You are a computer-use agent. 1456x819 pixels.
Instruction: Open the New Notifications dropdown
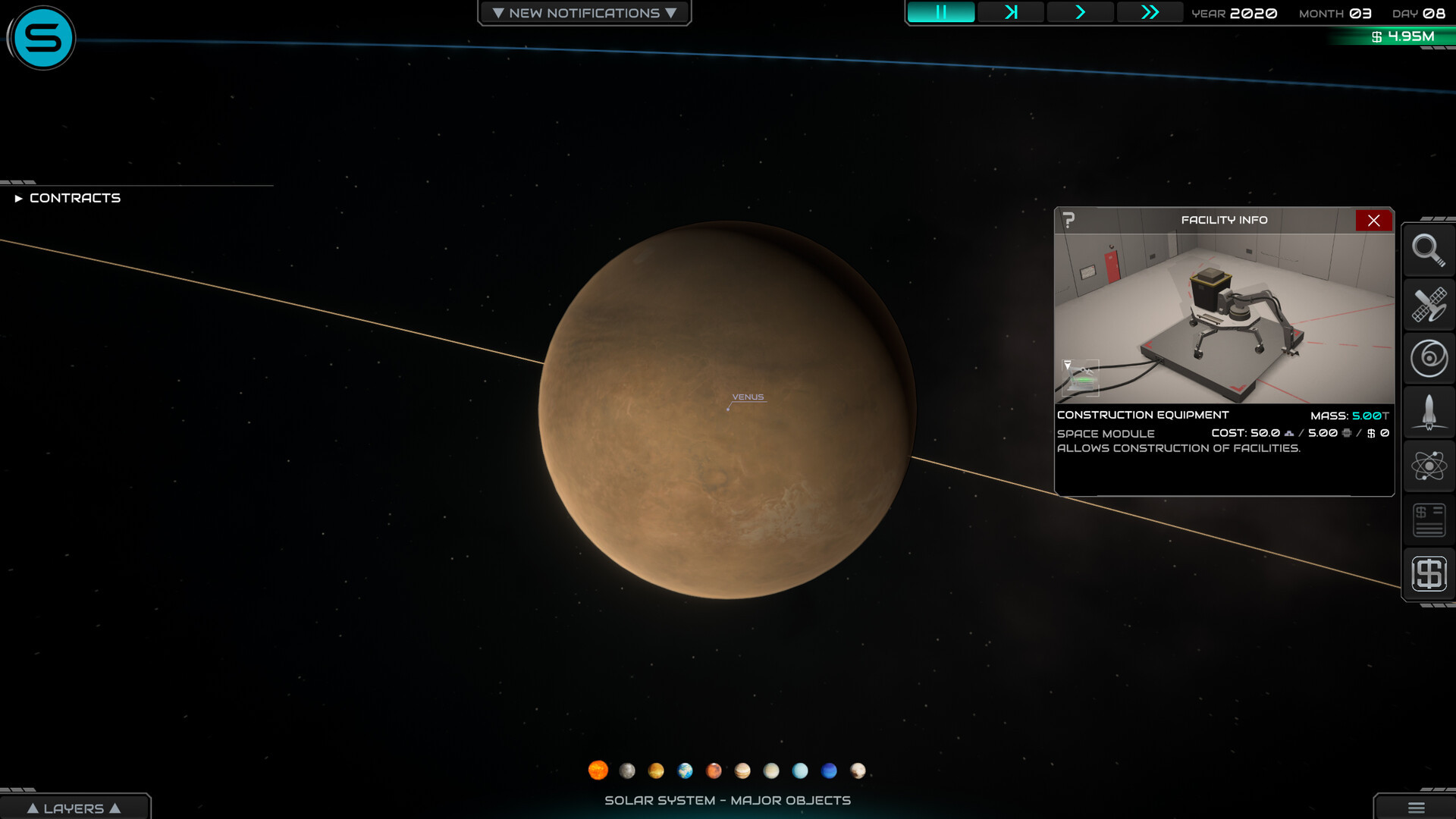584,13
